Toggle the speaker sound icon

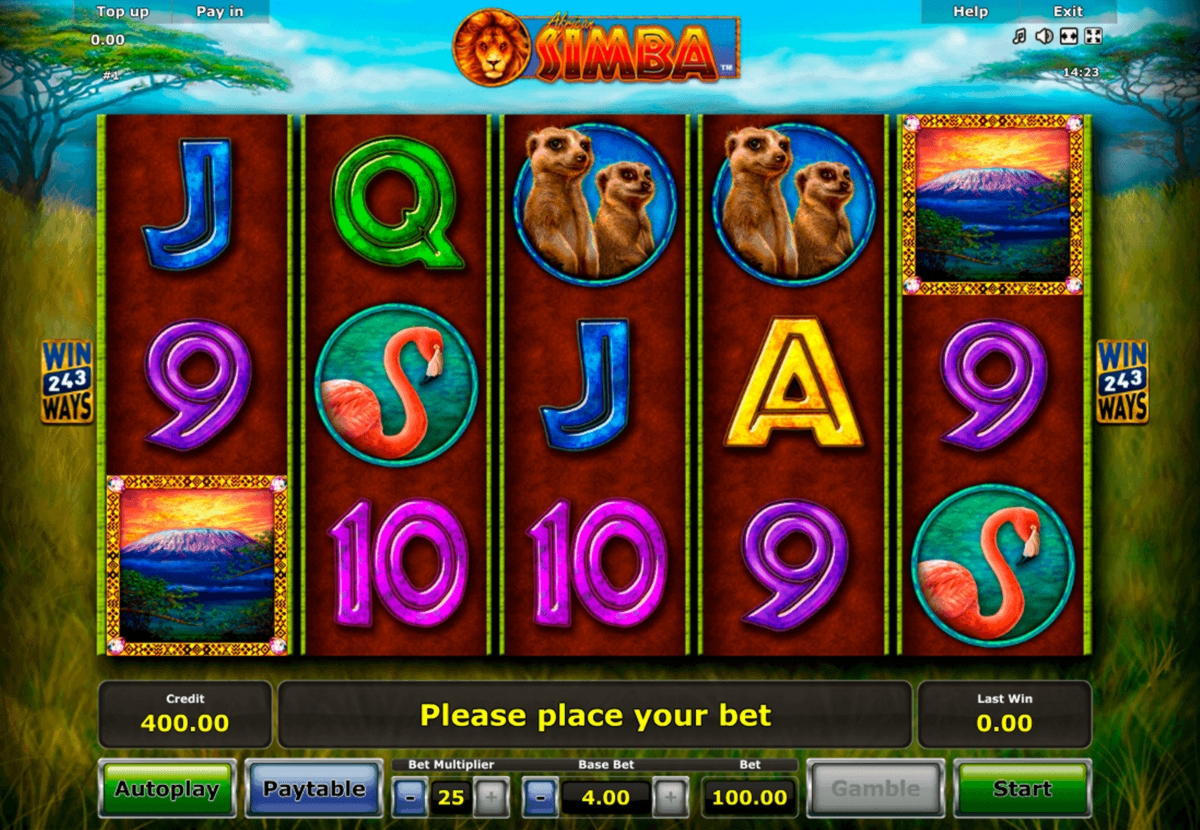point(1044,37)
